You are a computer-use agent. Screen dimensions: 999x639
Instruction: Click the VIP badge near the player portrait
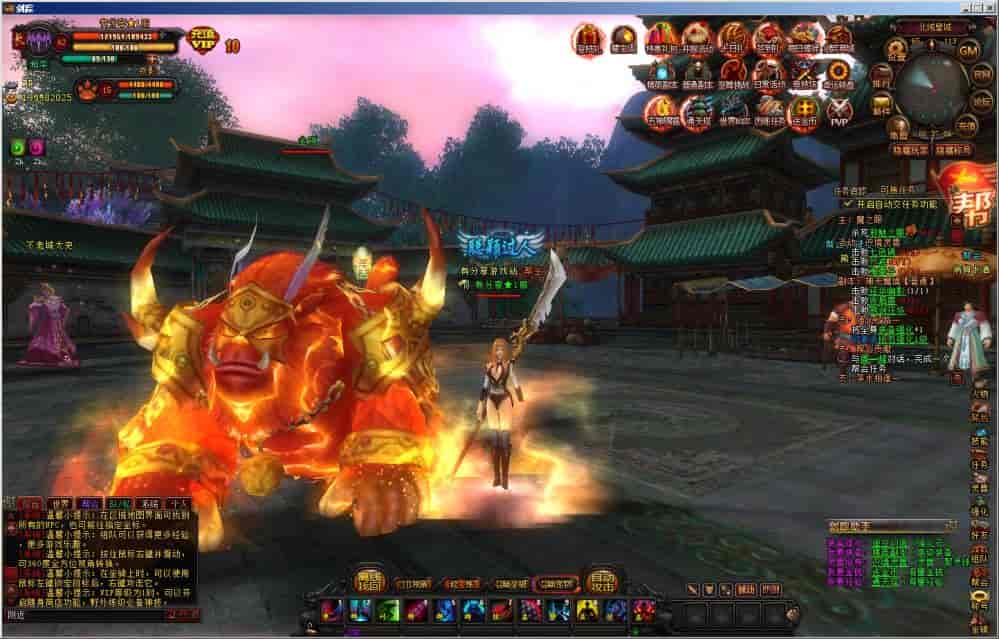pos(203,42)
